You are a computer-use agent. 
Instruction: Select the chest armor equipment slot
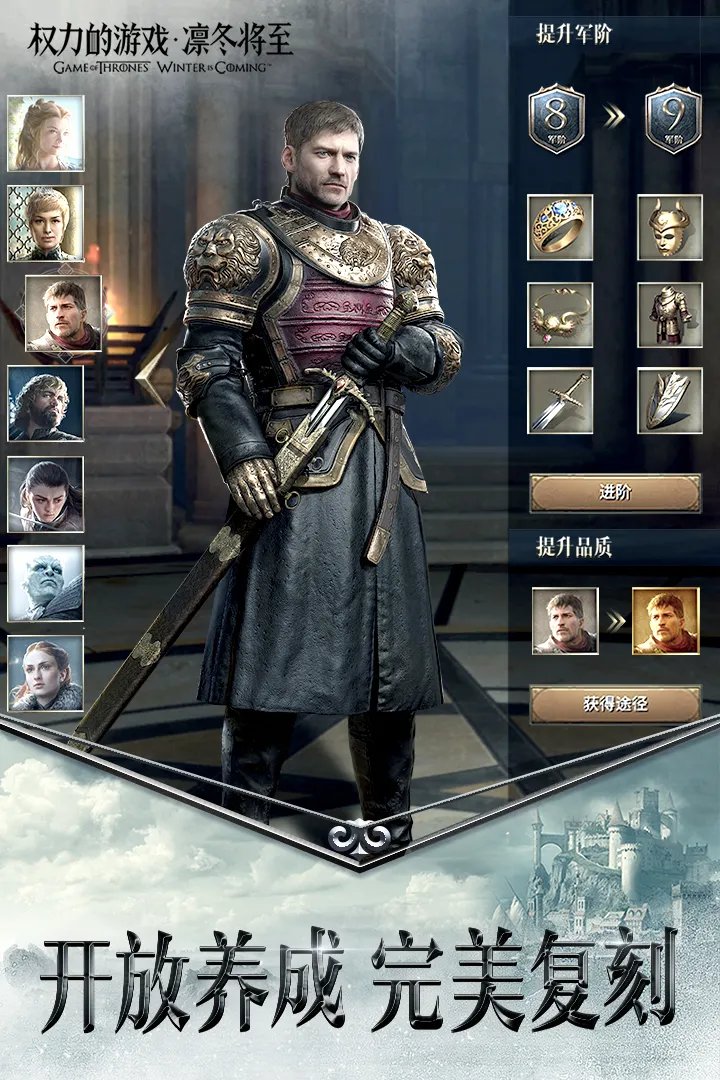coord(669,315)
